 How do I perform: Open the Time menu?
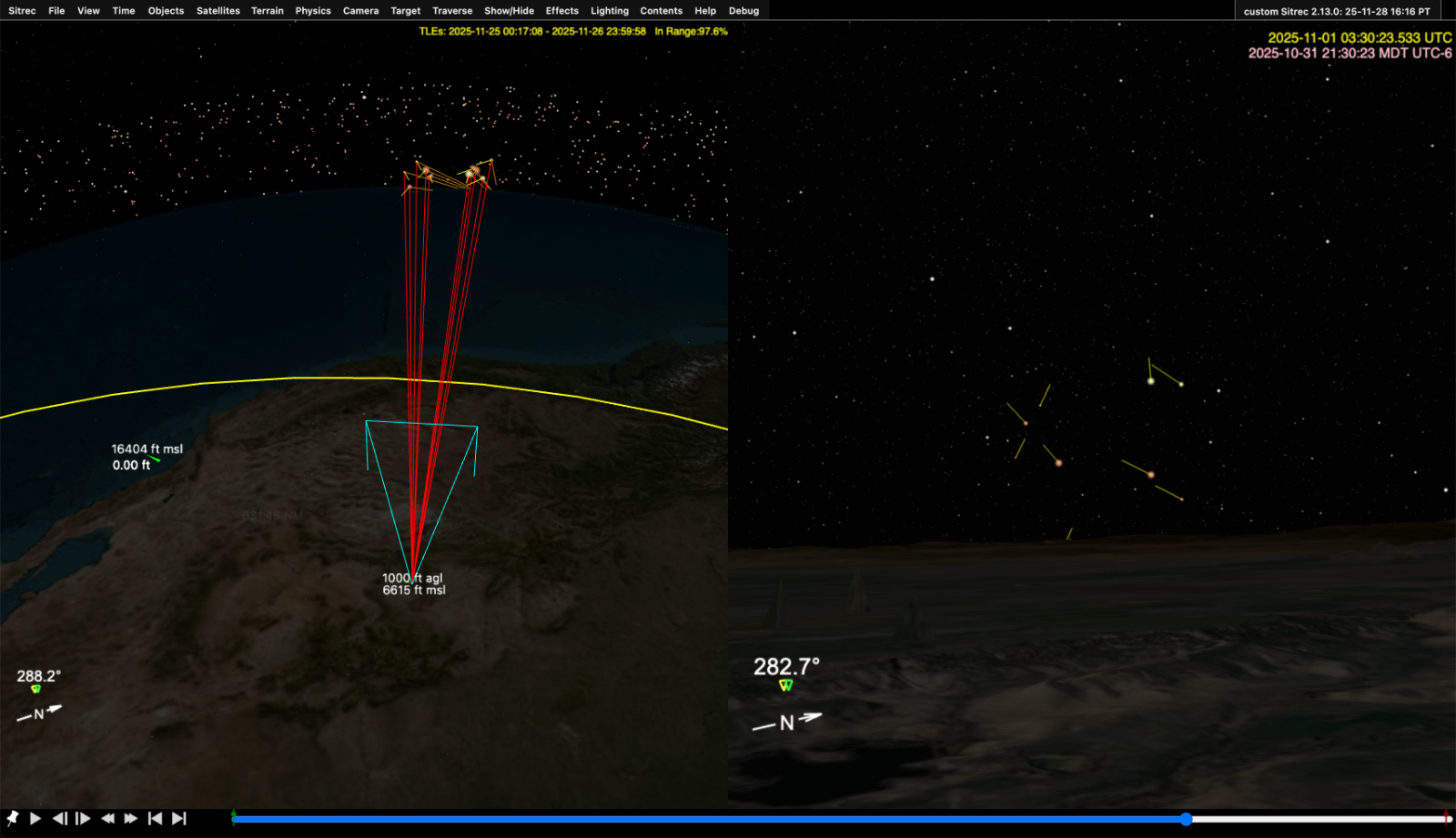point(124,11)
